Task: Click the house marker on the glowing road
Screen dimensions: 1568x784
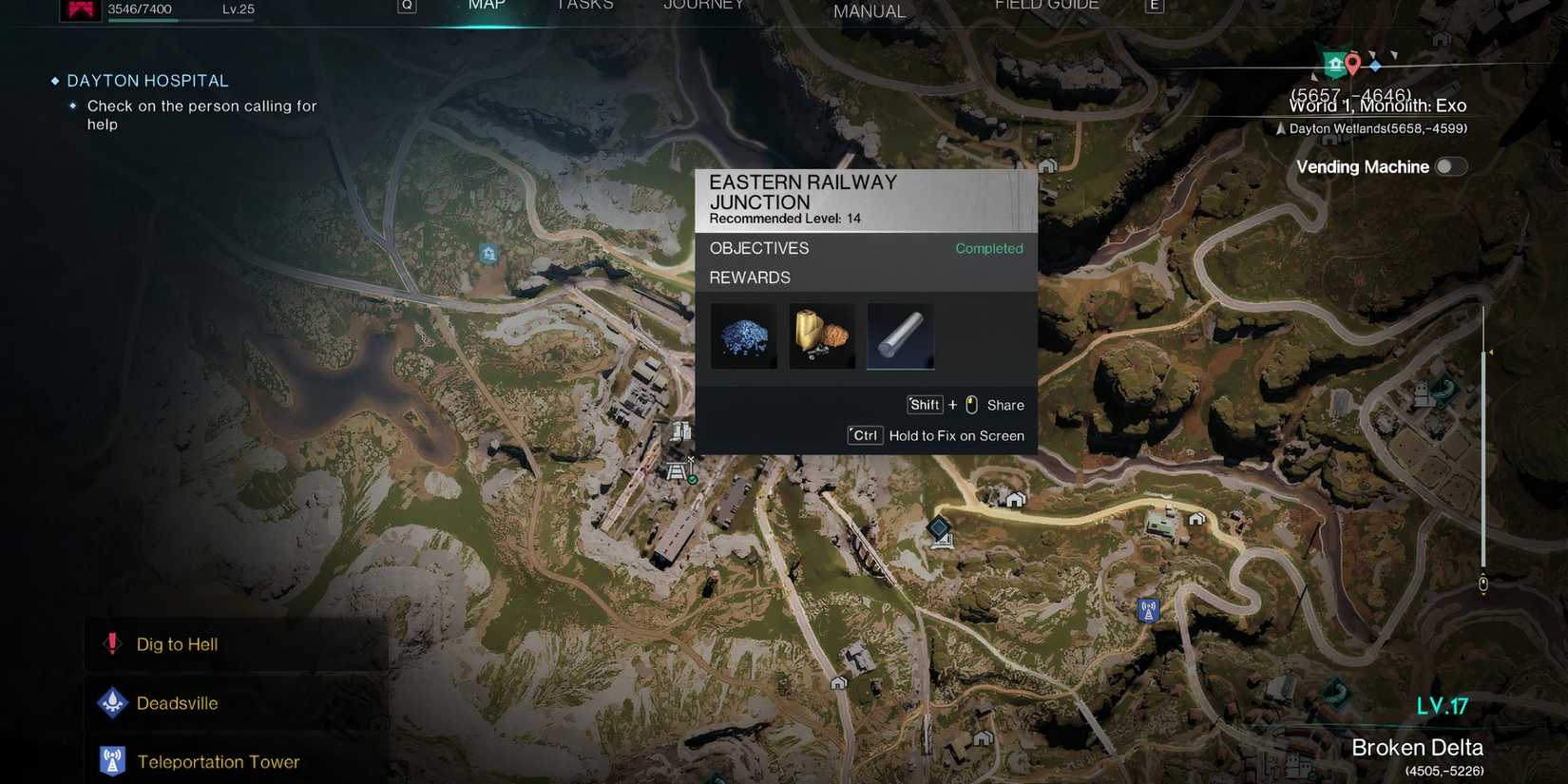Action: pyautogui.click(x=1015, y=500)
